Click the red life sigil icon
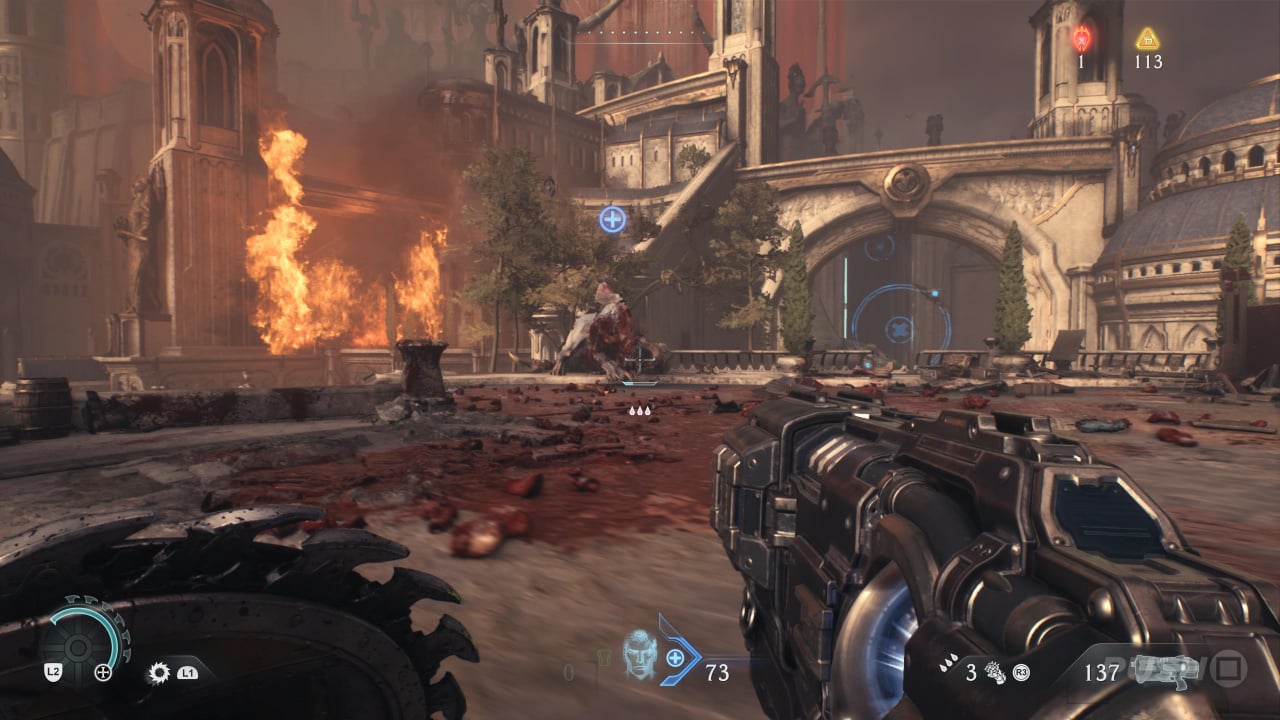Viewport: 1280px width, 720px height. pyautogui.click(x=1081, y=38)
